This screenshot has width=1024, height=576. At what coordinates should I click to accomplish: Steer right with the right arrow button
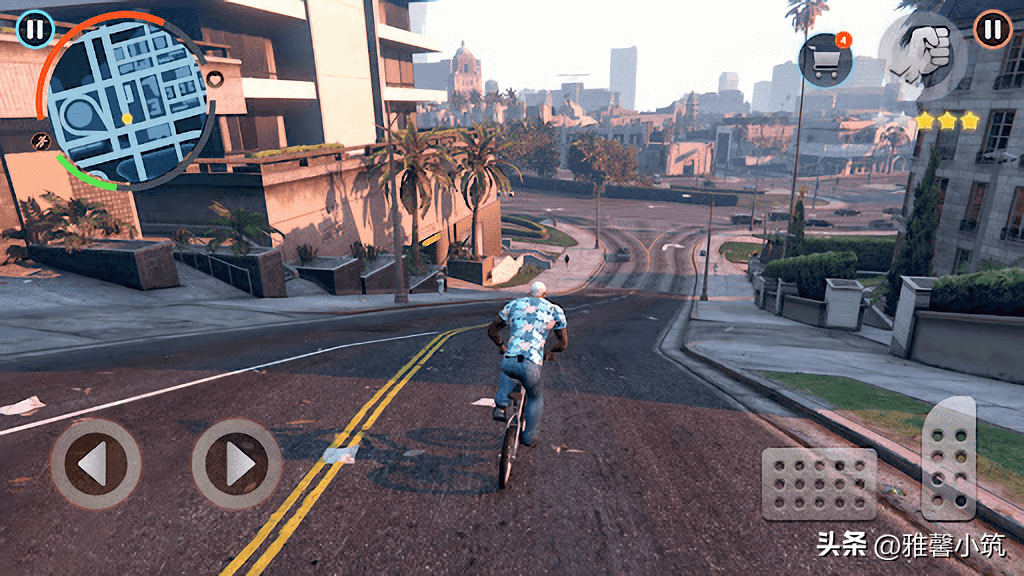coord(237,464)
